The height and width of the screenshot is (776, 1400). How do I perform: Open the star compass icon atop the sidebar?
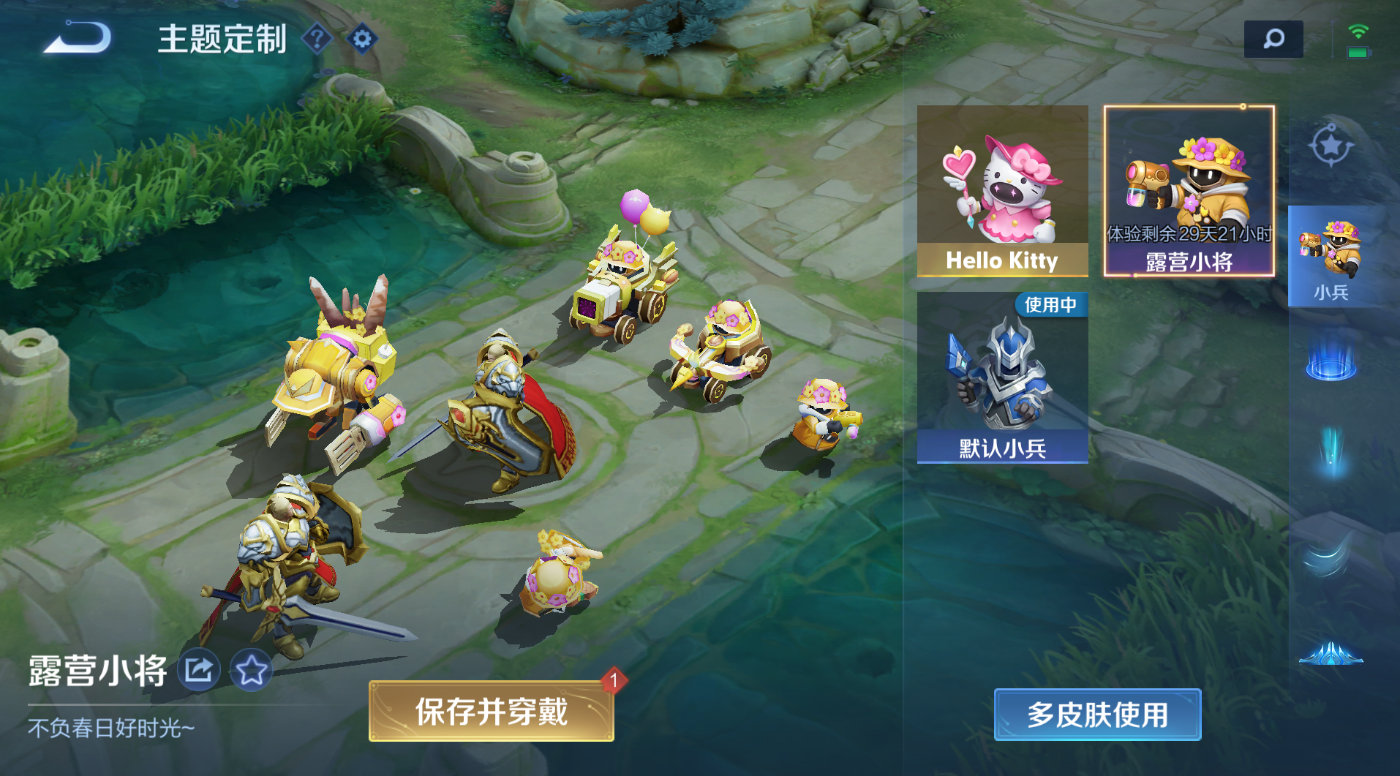coord(1332,145)
